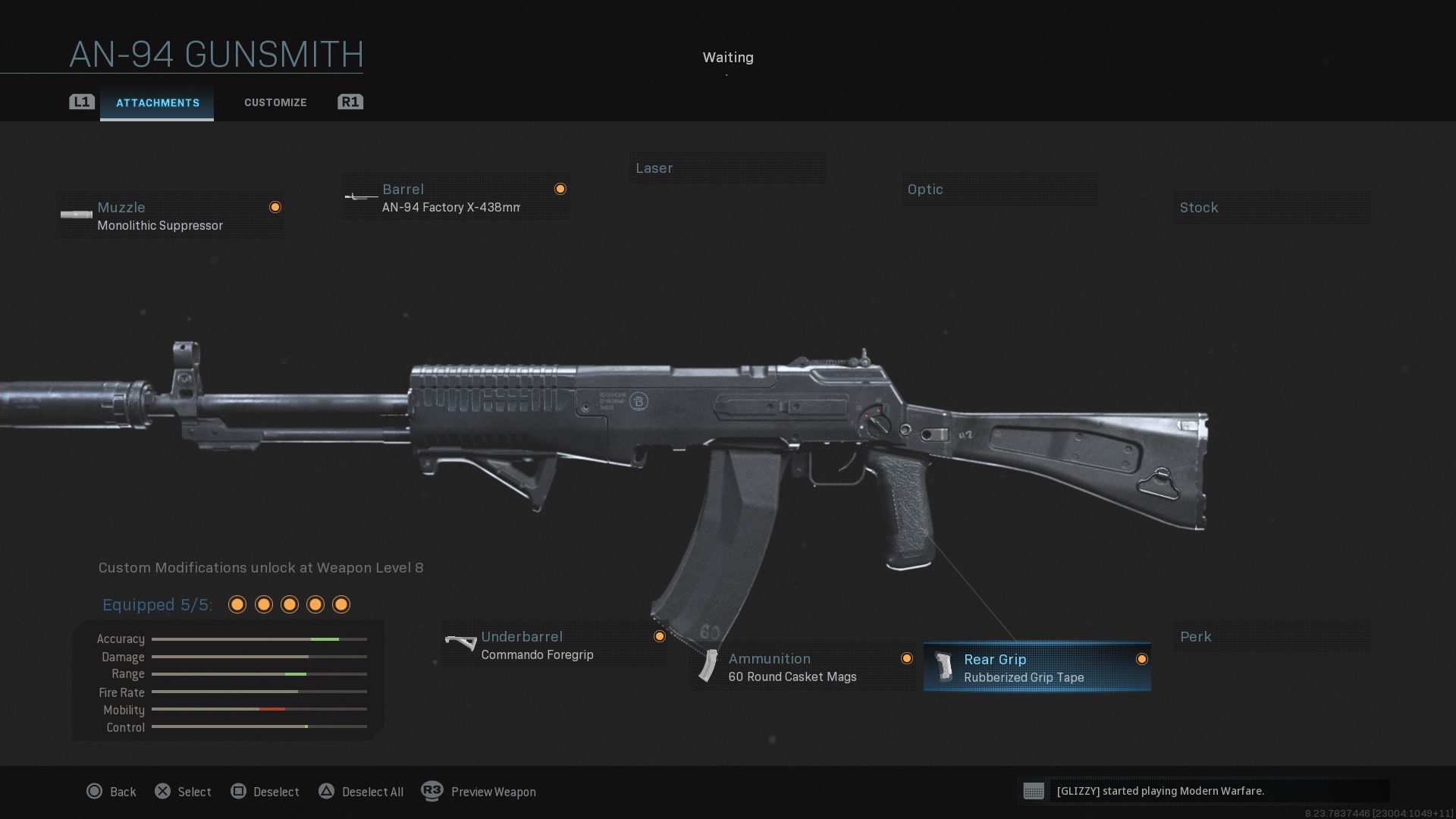Switch to the Customize tab
This screenshot has height=819, width=1456.
pos(275,102)
